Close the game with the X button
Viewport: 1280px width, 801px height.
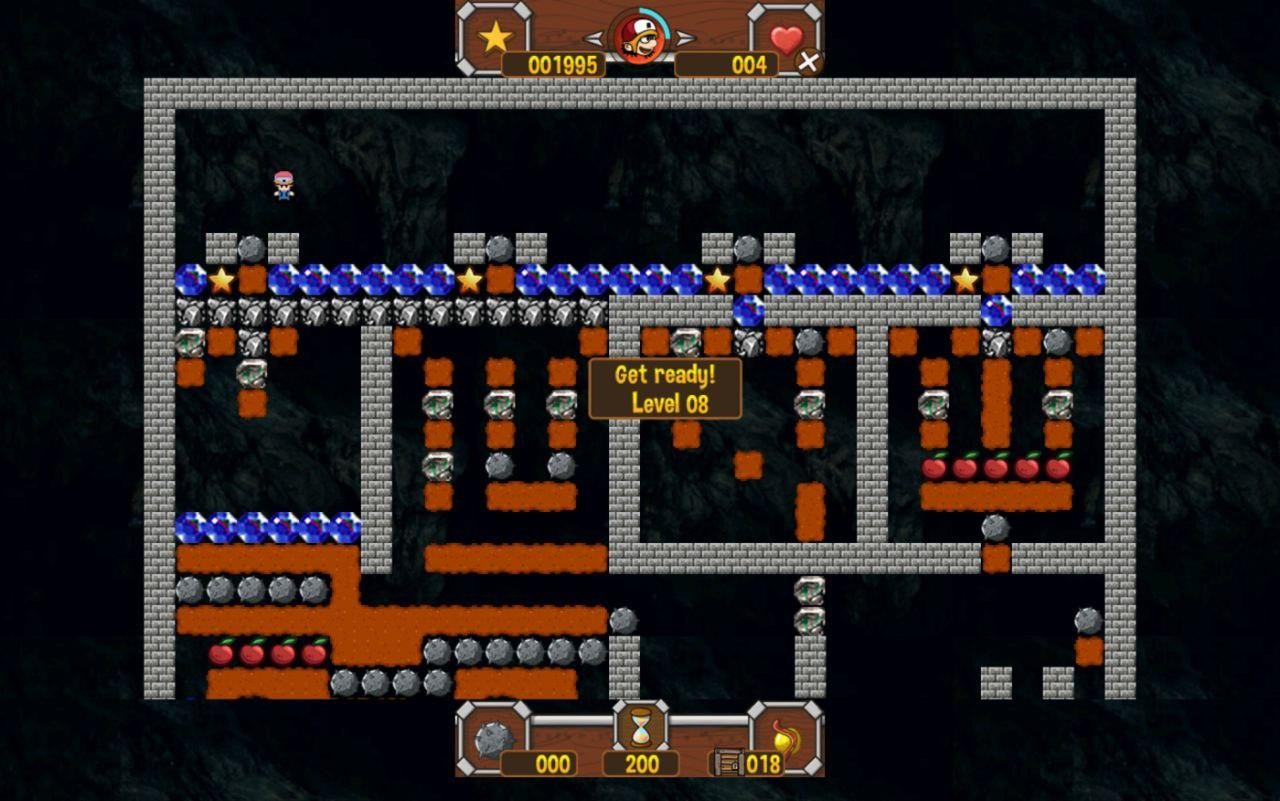(808, 62)
